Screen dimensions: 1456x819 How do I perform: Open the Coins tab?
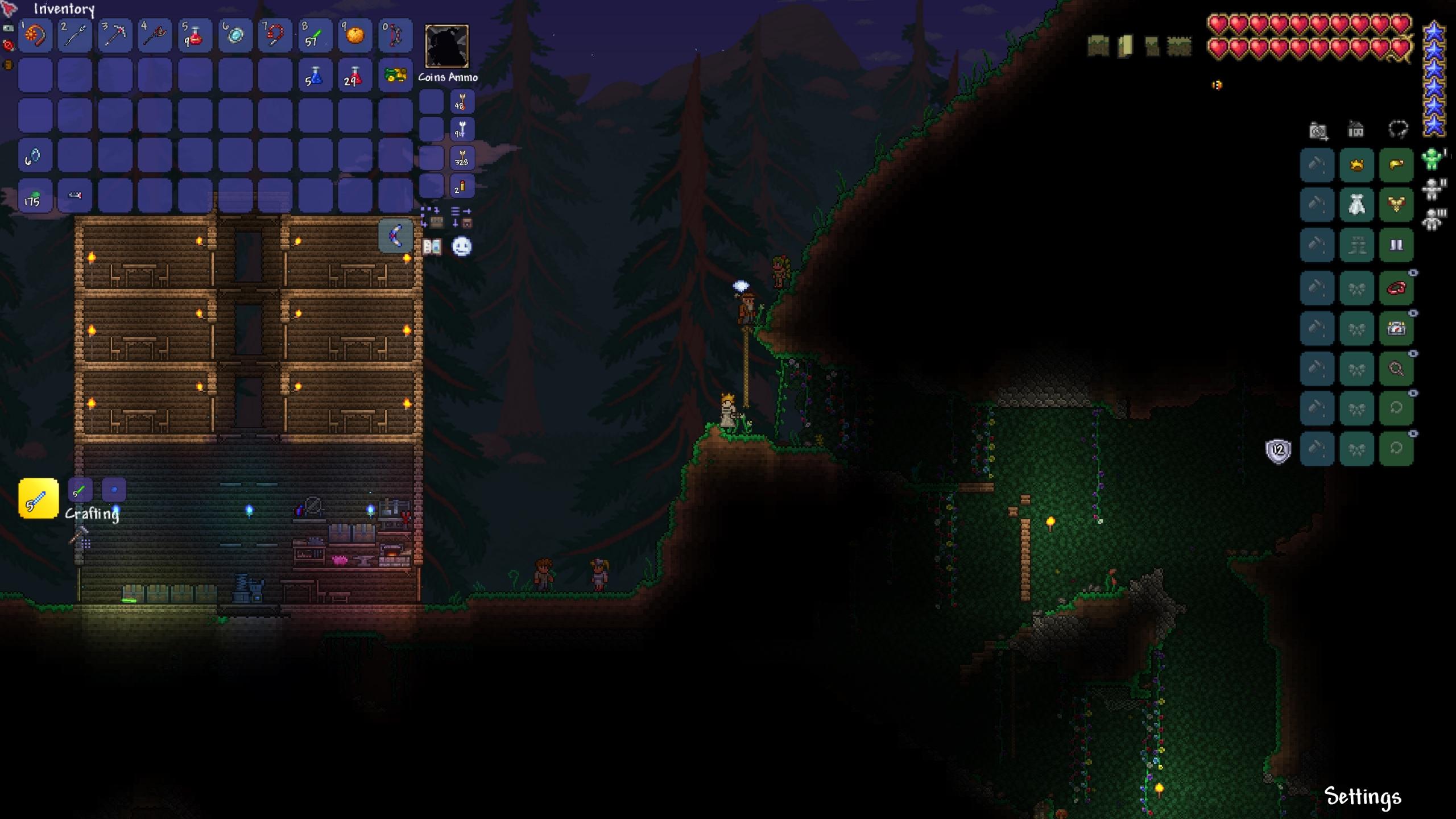[x=431, y=78]
